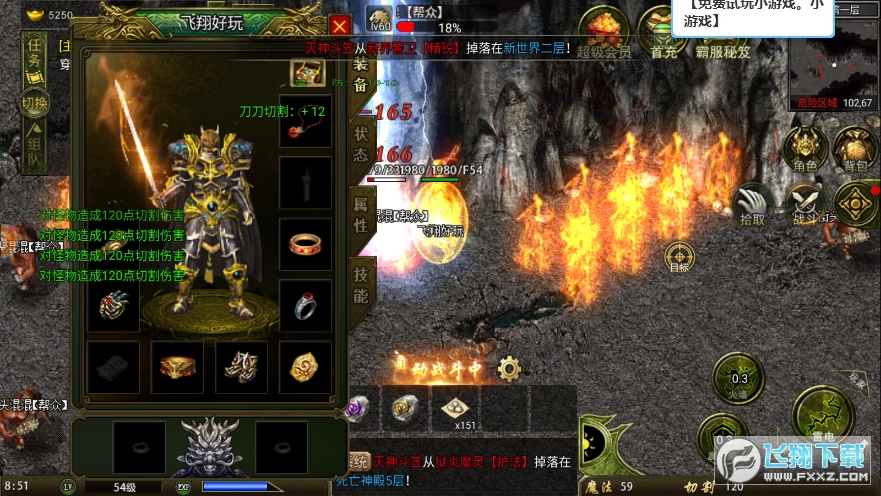Viewport: 881px width, 496px height.
Task: Switch to the 组队 team tab
Action: [x=35, y=147]
